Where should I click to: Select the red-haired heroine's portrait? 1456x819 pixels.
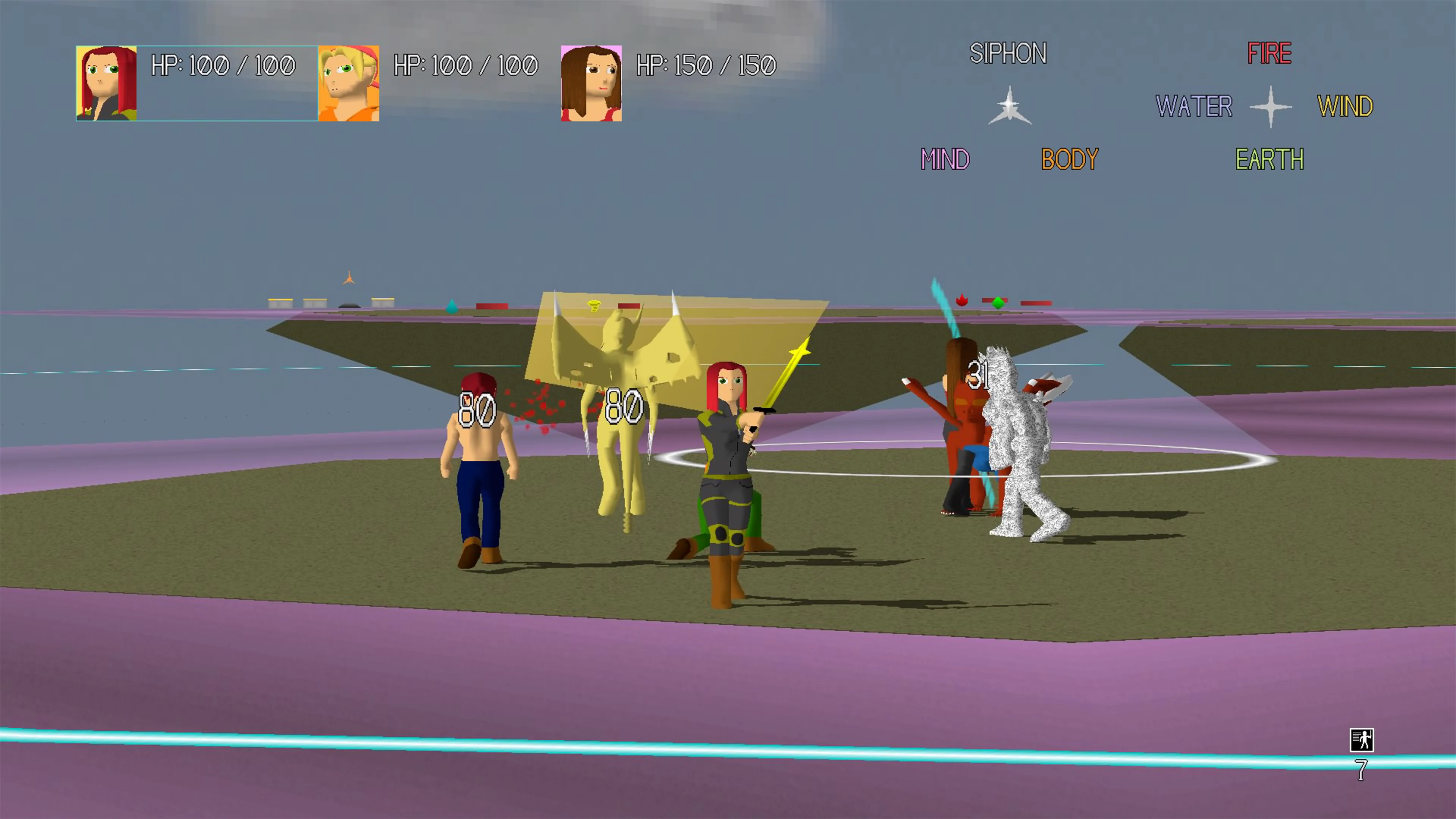tap(106, 83)
